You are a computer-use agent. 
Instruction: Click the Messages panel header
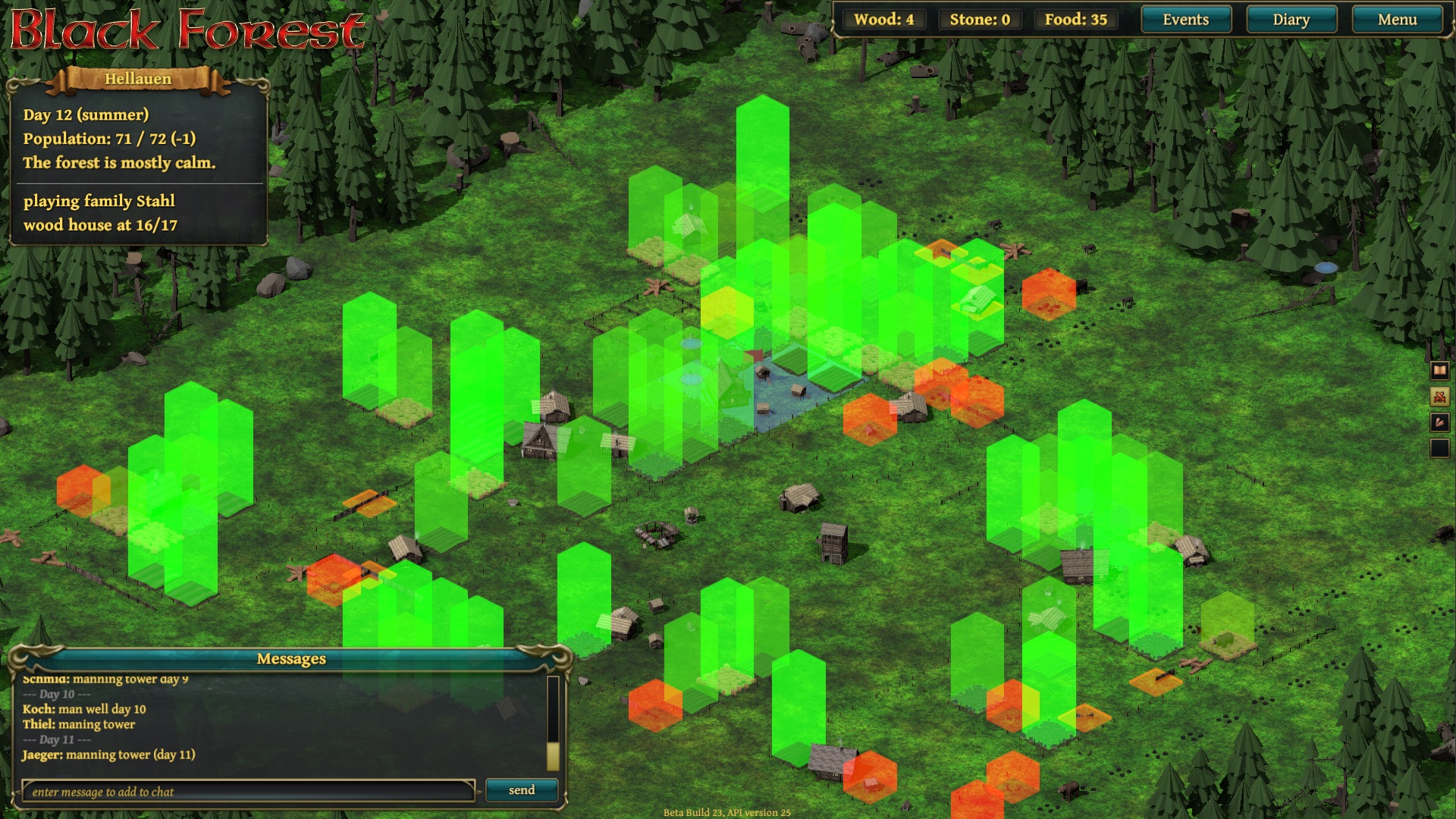pyautogui.click(x=290, y=658)
